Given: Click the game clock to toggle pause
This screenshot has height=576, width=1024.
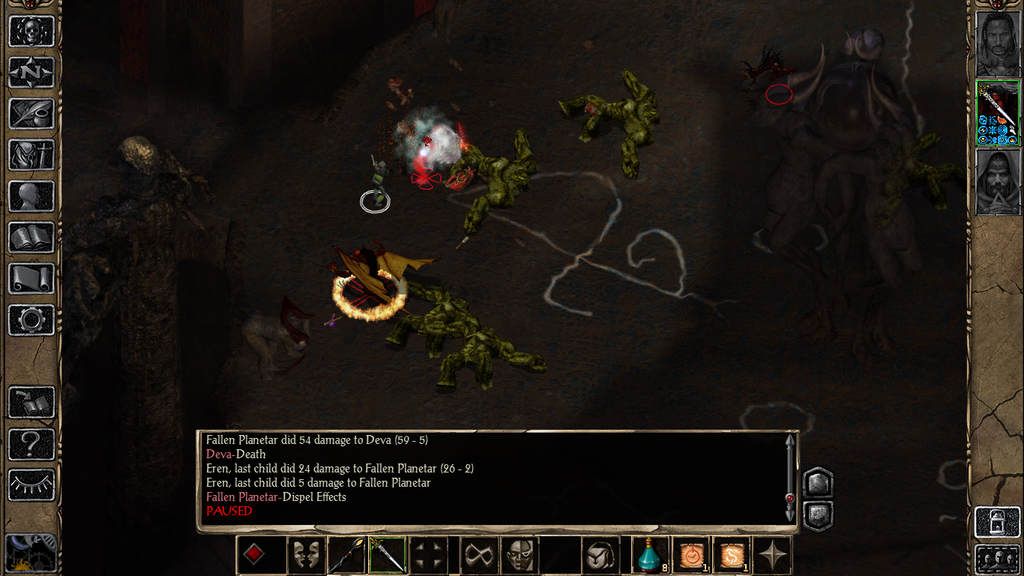Looking at the screenshot, I should [30, 553].
